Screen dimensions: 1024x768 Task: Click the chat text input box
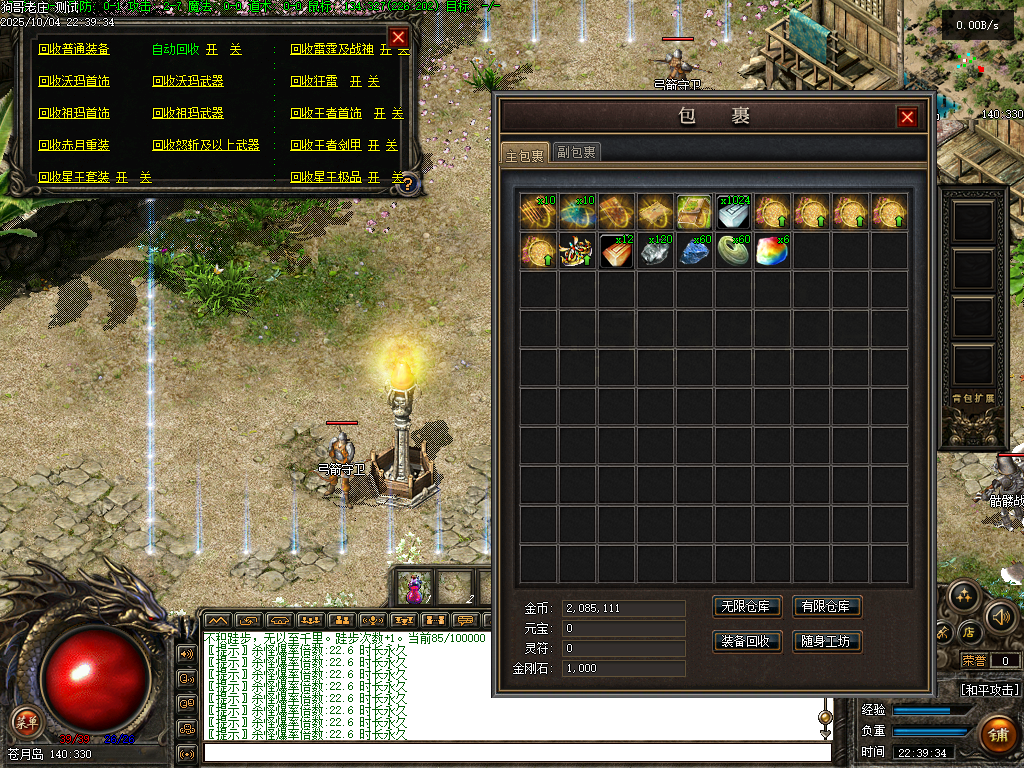click(x=516, y=753)
